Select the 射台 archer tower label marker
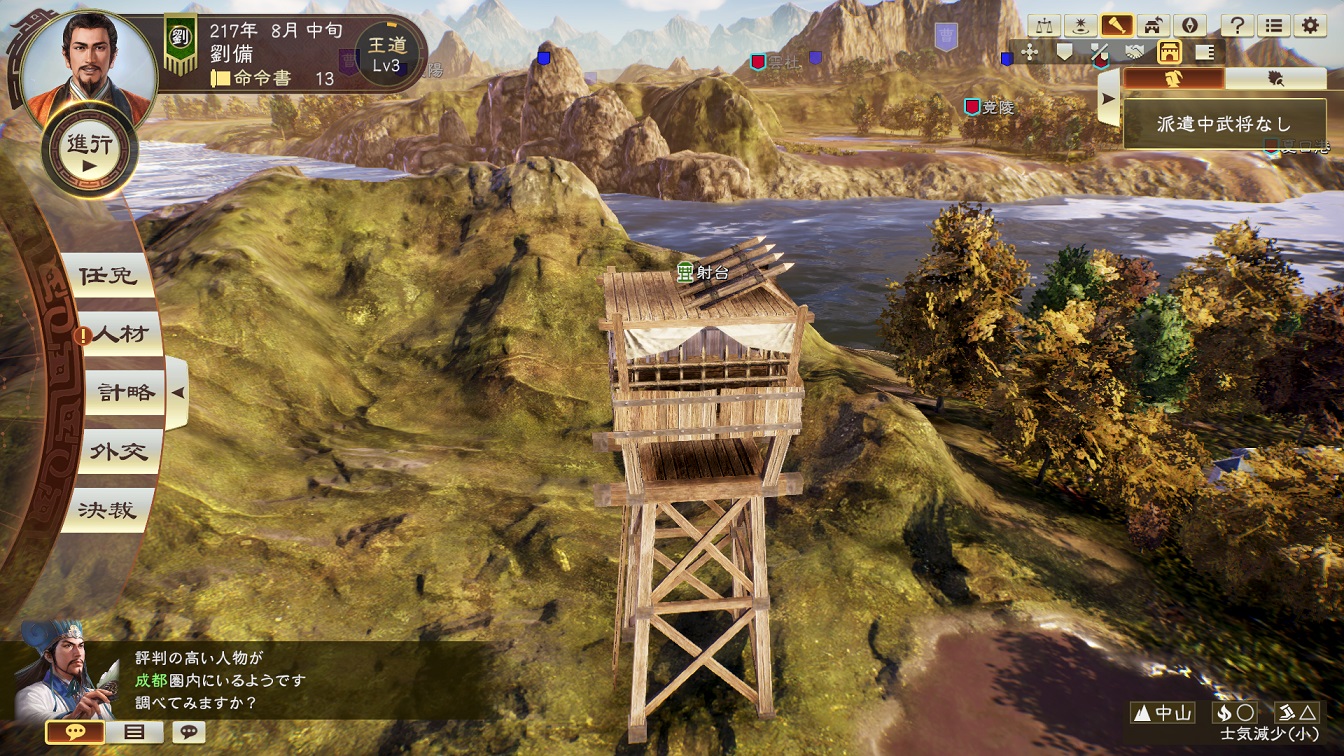 (x=707, y=271)
